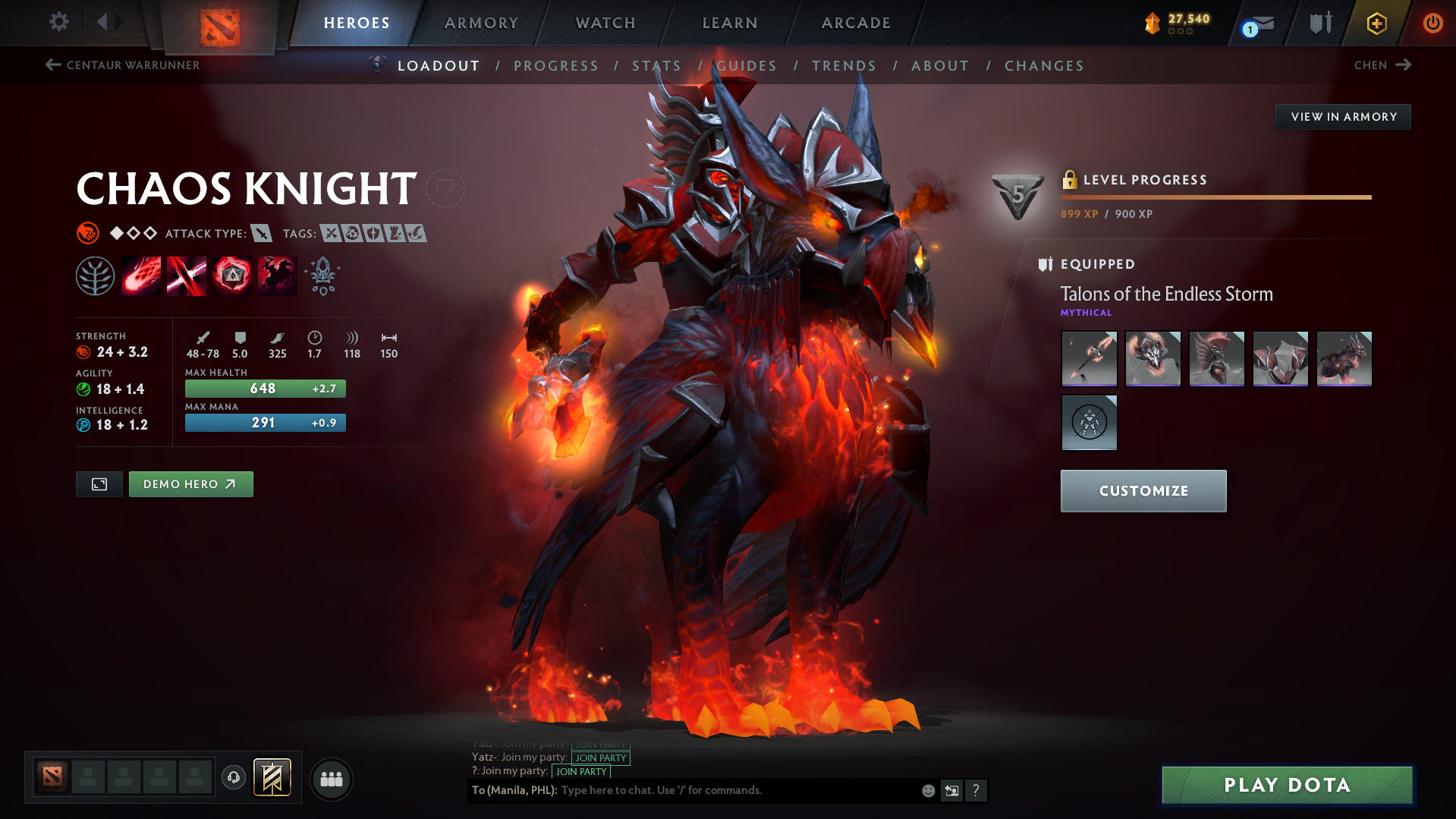Click the chat text input field
Viewport: 1456px width, 819px height.
pyautogui.click(x=721, y=790)
